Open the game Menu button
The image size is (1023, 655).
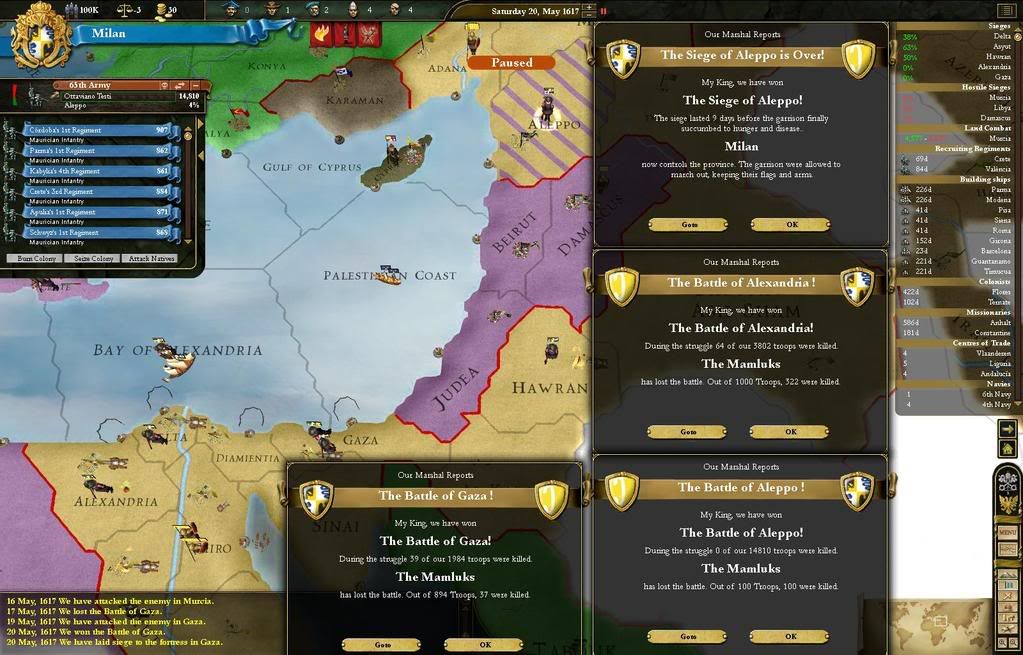point(1007,532)
